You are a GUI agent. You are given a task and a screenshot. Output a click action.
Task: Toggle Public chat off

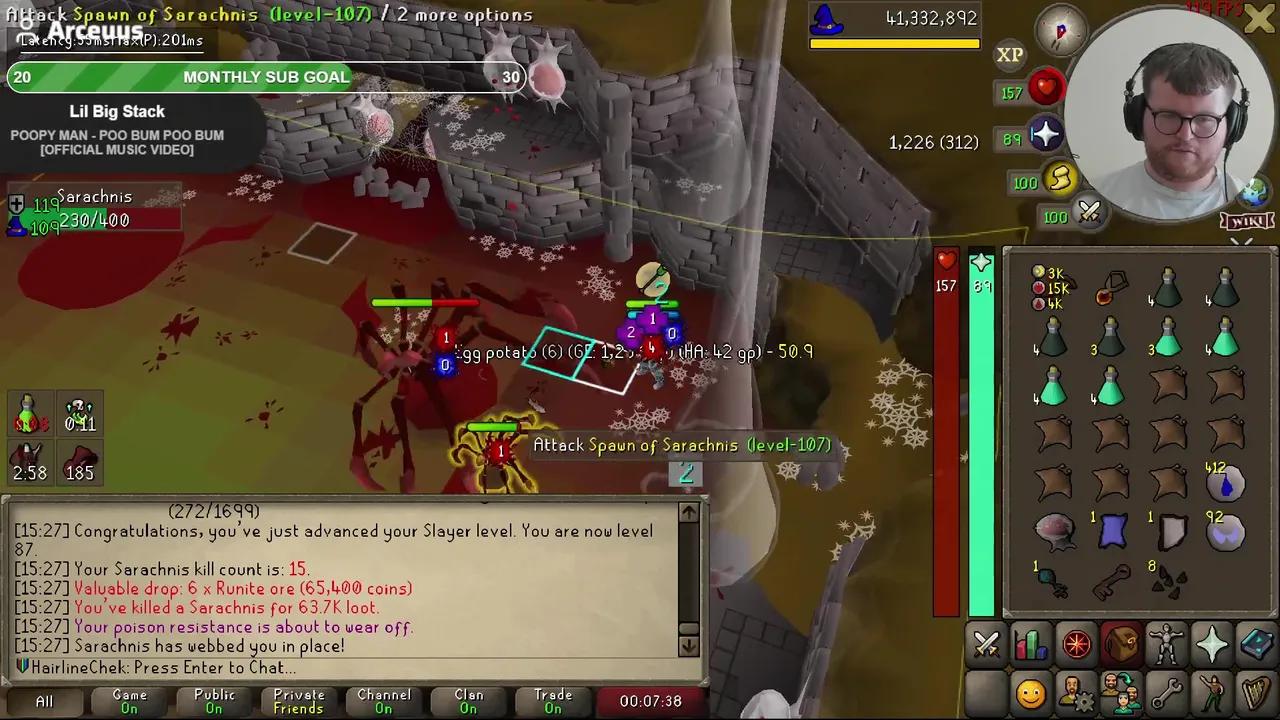(x=213, y=701)
